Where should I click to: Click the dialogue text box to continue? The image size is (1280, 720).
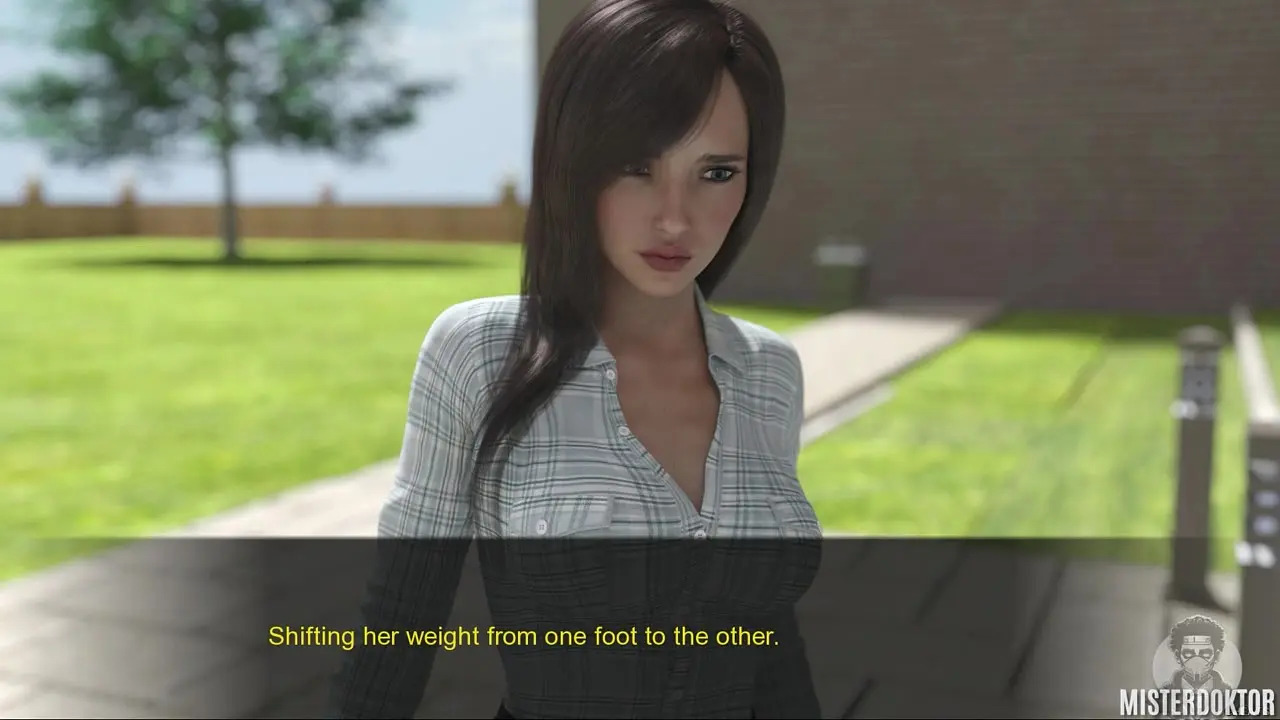tap(640, 628)
